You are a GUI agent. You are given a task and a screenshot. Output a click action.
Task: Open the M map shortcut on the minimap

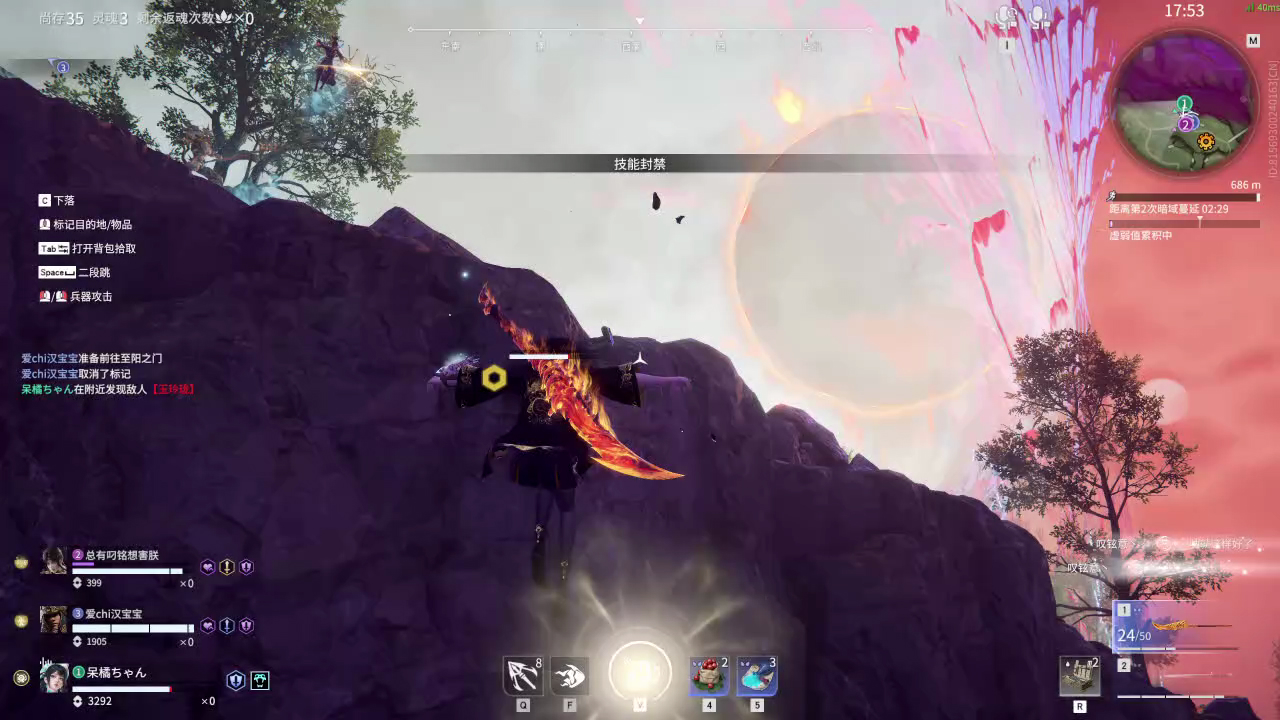click(1253, 40)
